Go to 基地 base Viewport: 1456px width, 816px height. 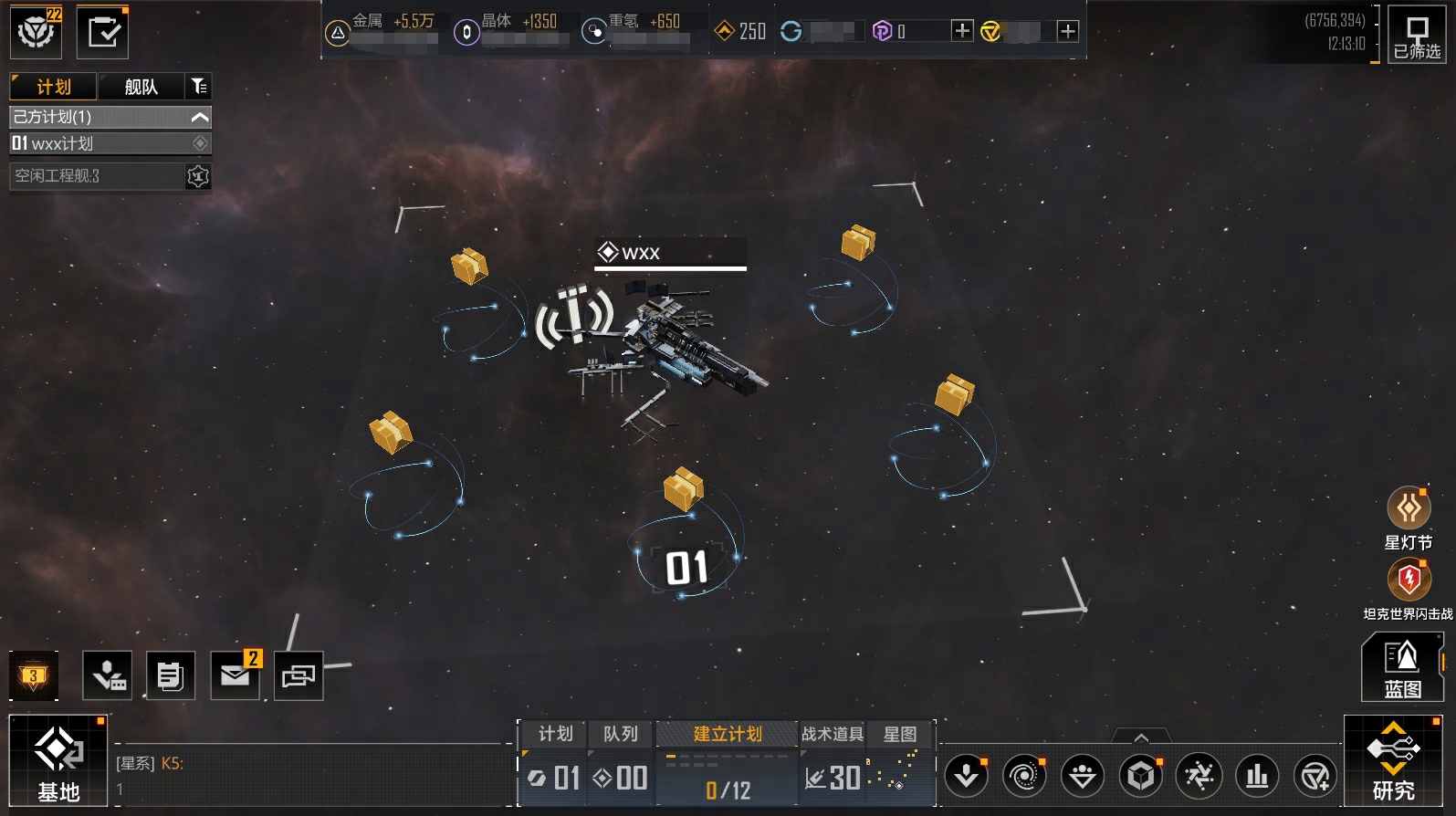coord(58,761)
